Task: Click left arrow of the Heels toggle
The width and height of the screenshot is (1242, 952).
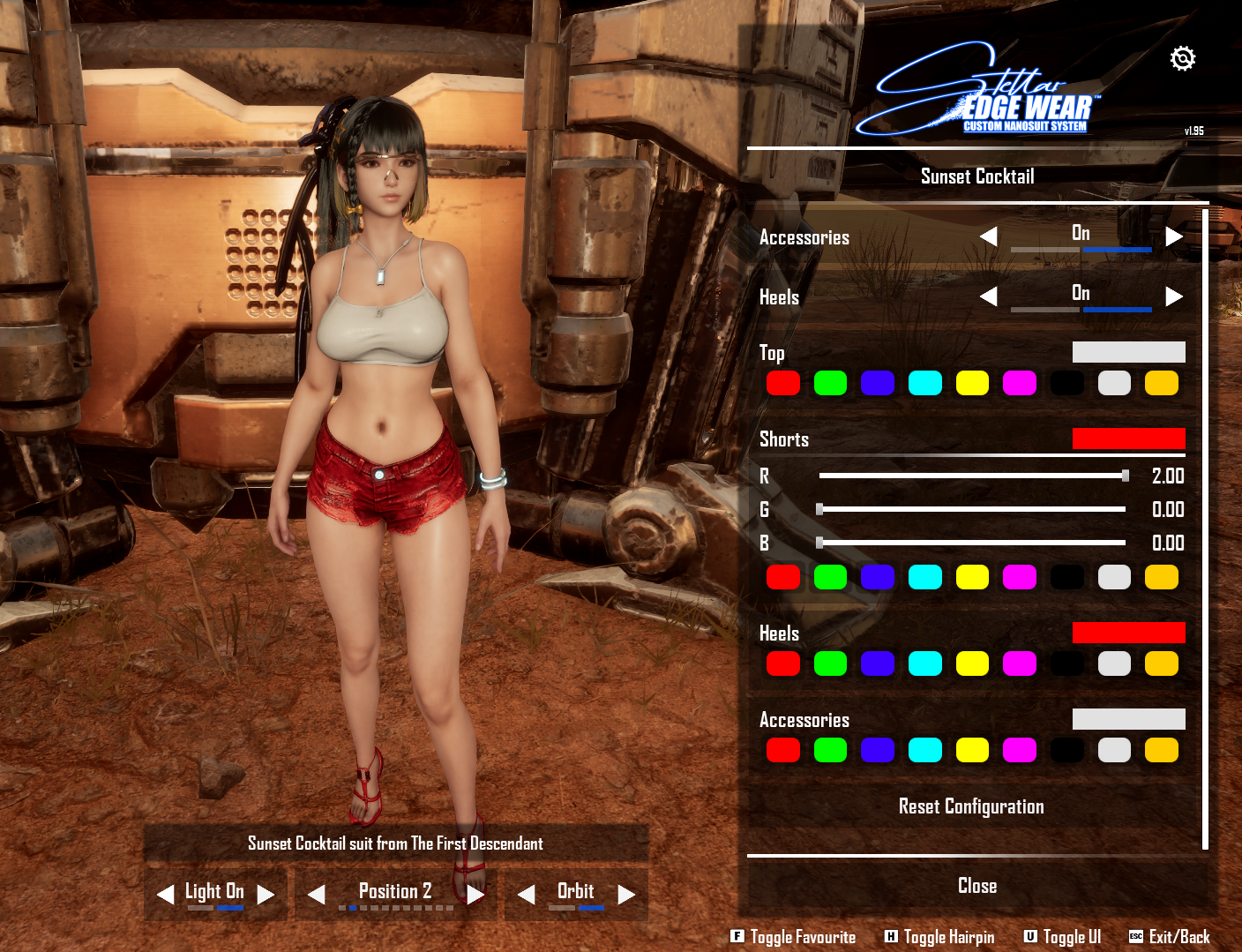Action: 989,296
